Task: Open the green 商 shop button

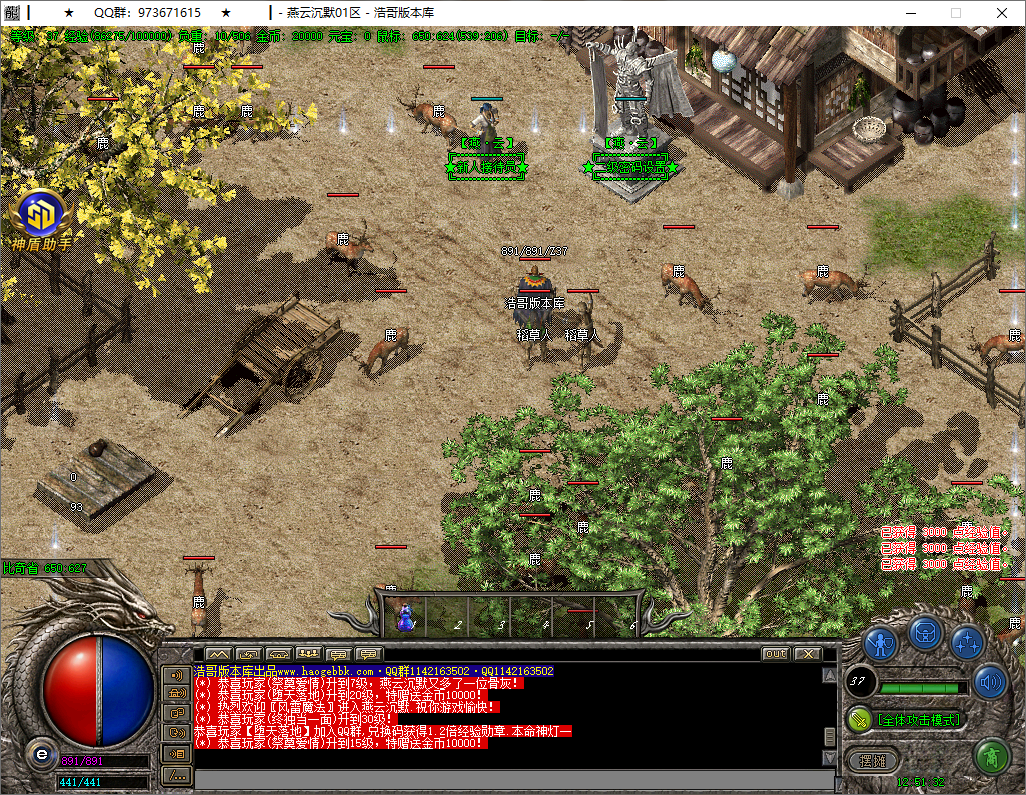Action: point(991,757)
